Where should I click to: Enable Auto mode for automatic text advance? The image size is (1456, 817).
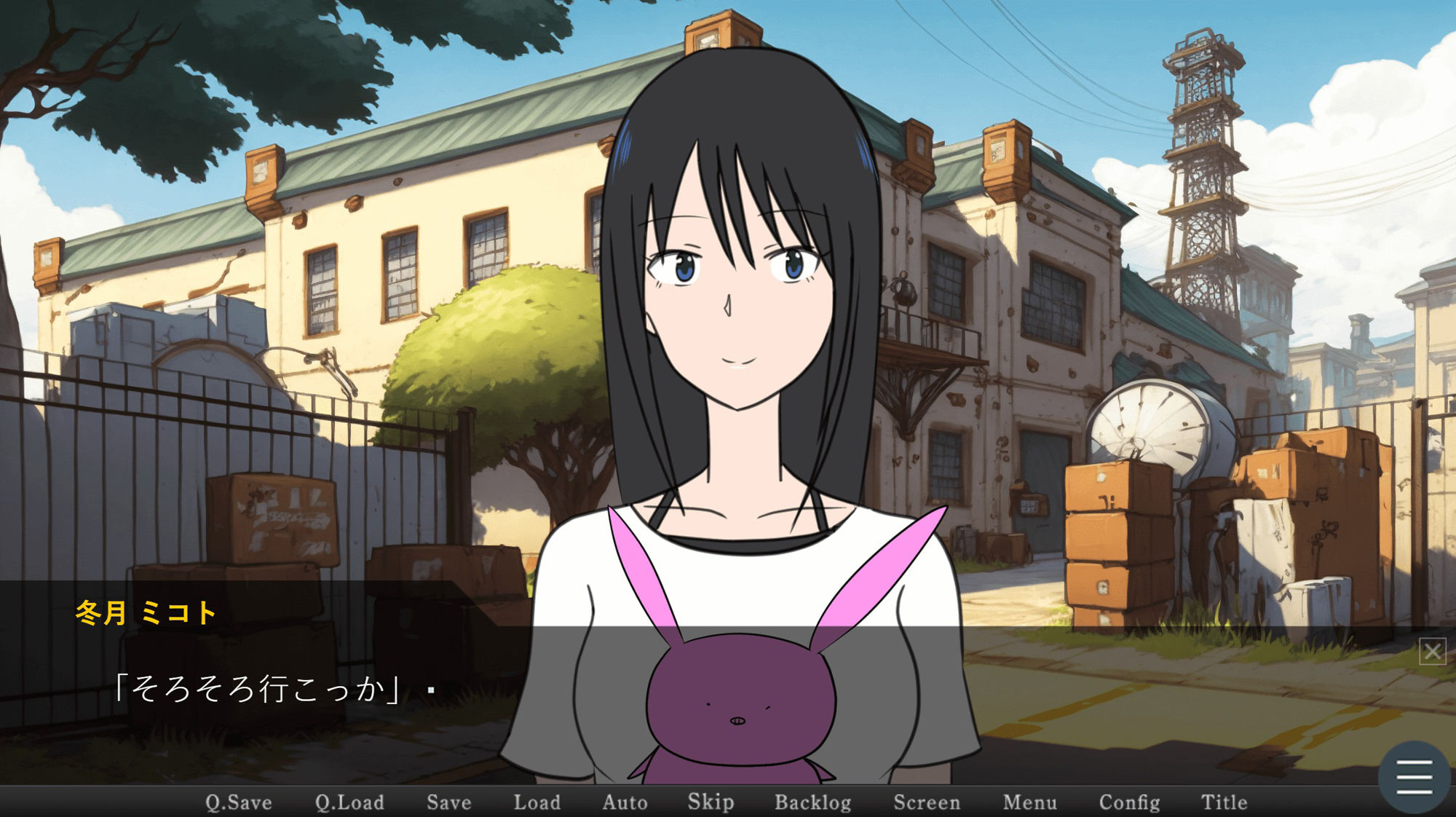coord(625,802)
